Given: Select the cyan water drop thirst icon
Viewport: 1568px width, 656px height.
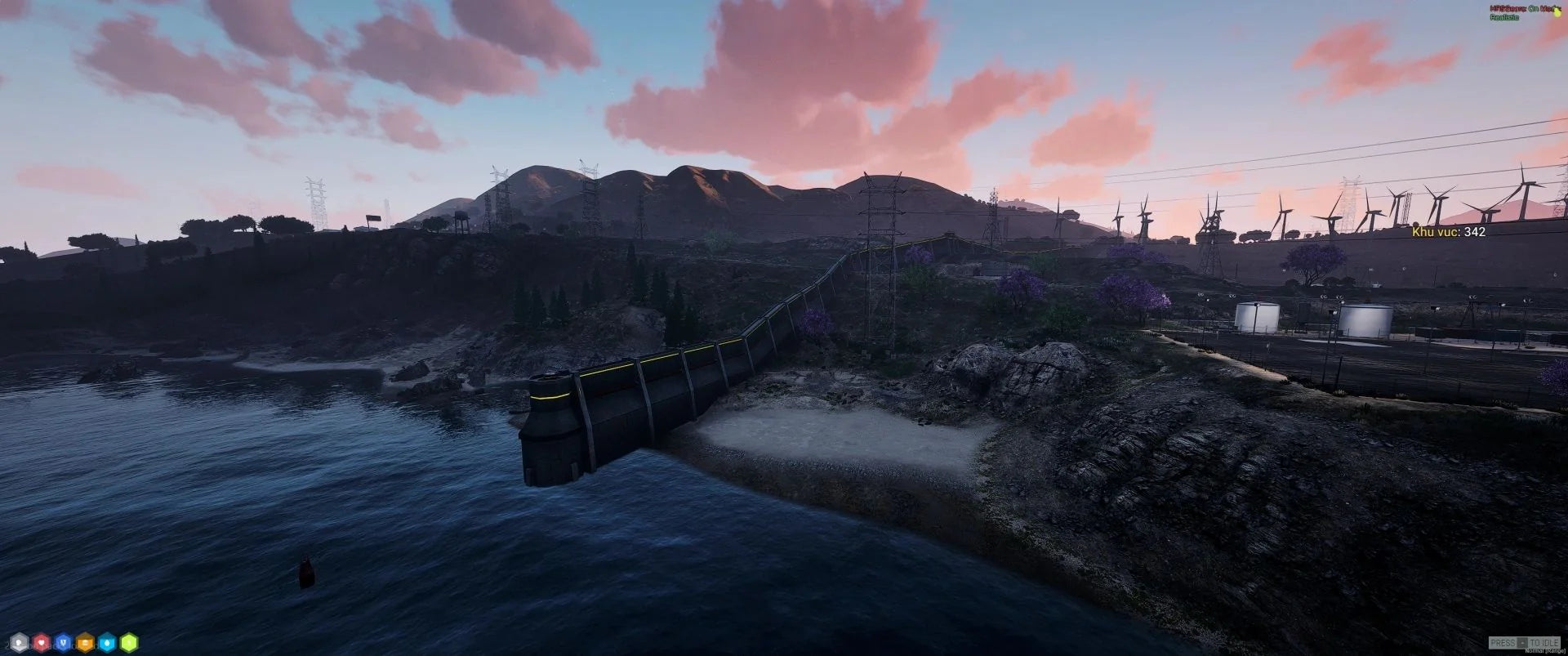Looking at the screenshot, I should coord(107,643).
